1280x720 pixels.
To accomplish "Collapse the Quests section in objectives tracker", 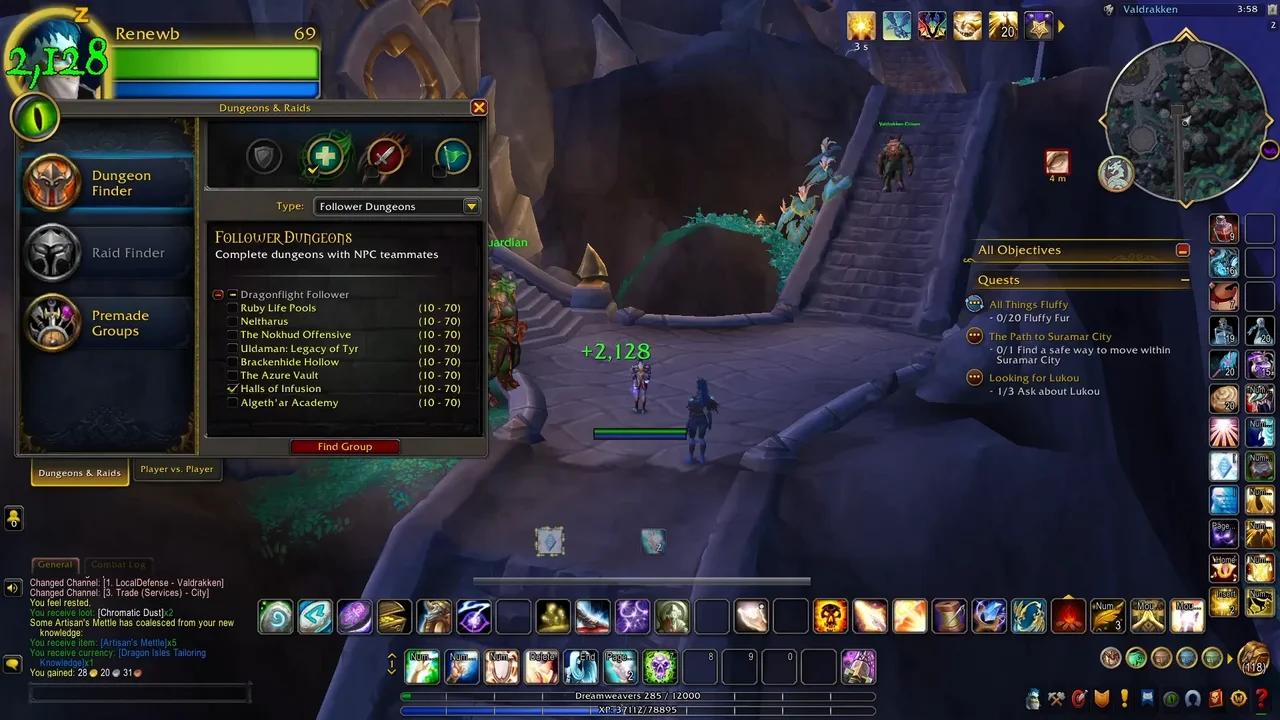I will pos(1186,278).
